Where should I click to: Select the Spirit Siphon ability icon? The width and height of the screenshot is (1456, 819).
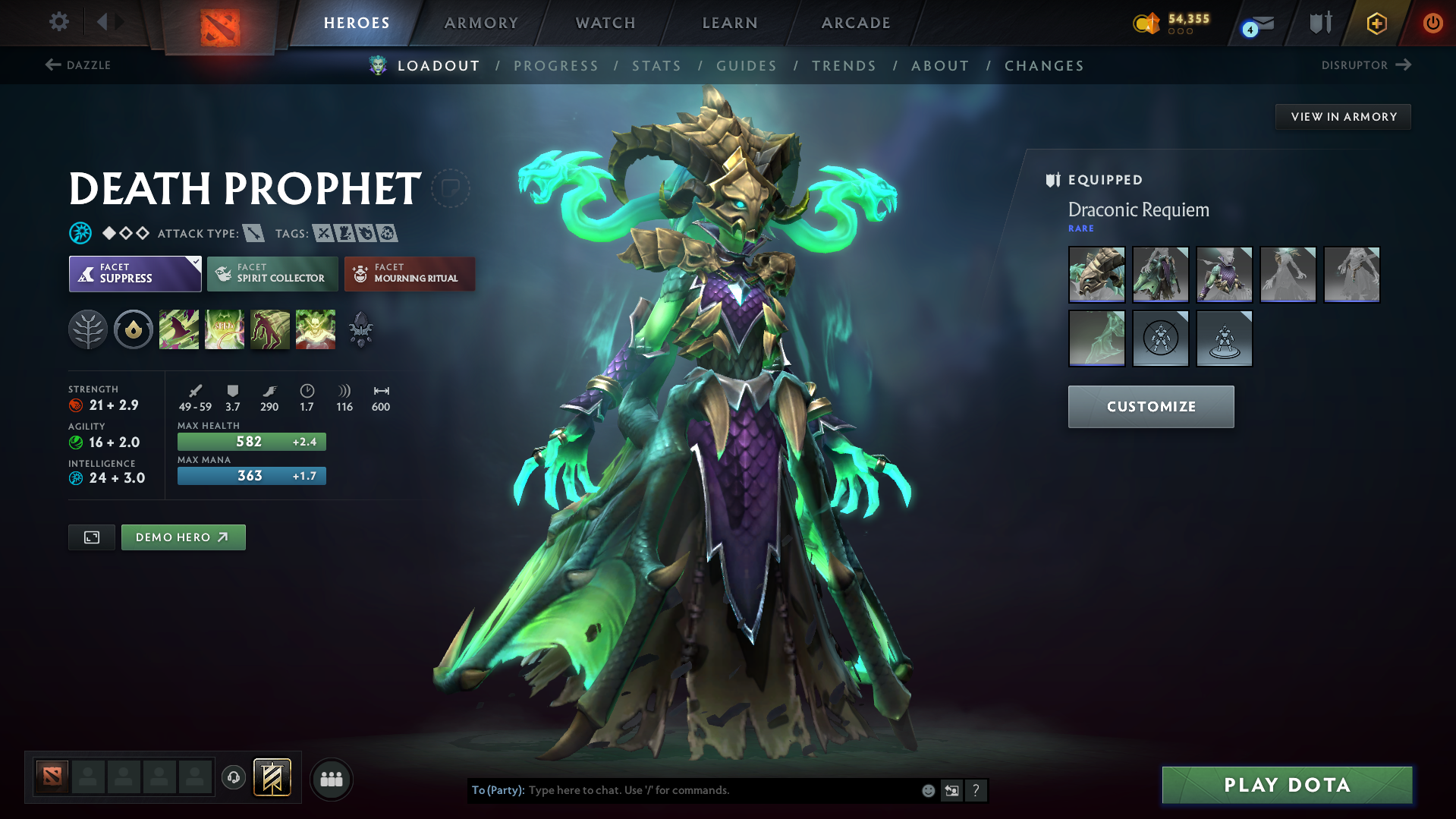(270, 329)
